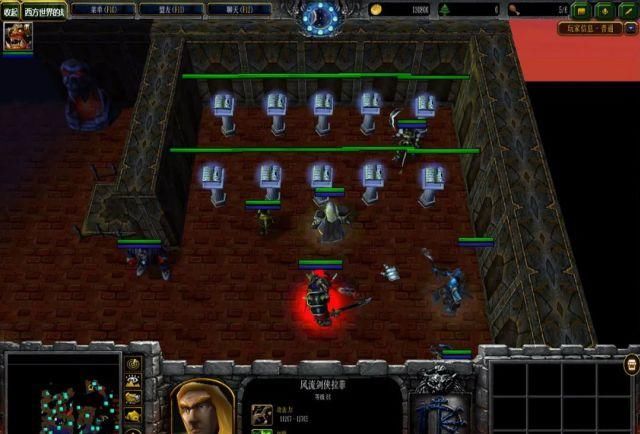Click the attack damage icon in unit info
This screenshot has height=434, width=640.
coord(257,411)
